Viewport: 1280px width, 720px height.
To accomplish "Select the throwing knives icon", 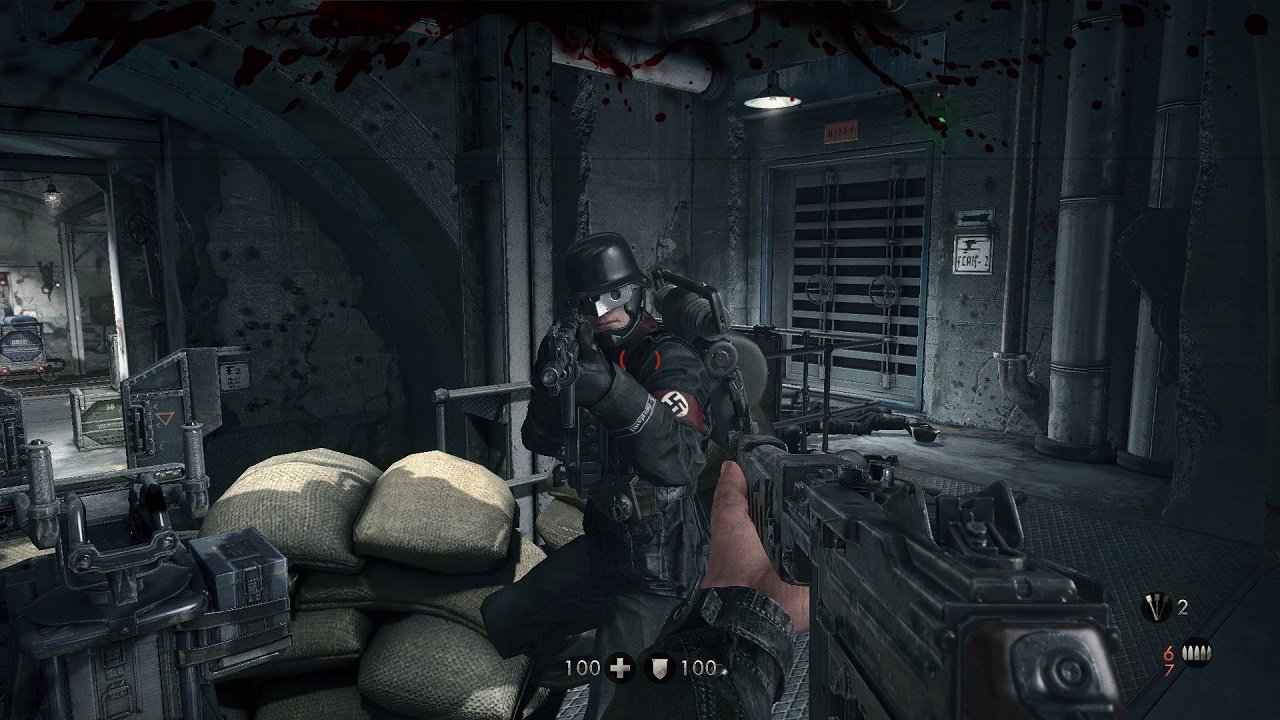I will point(1156,607).
